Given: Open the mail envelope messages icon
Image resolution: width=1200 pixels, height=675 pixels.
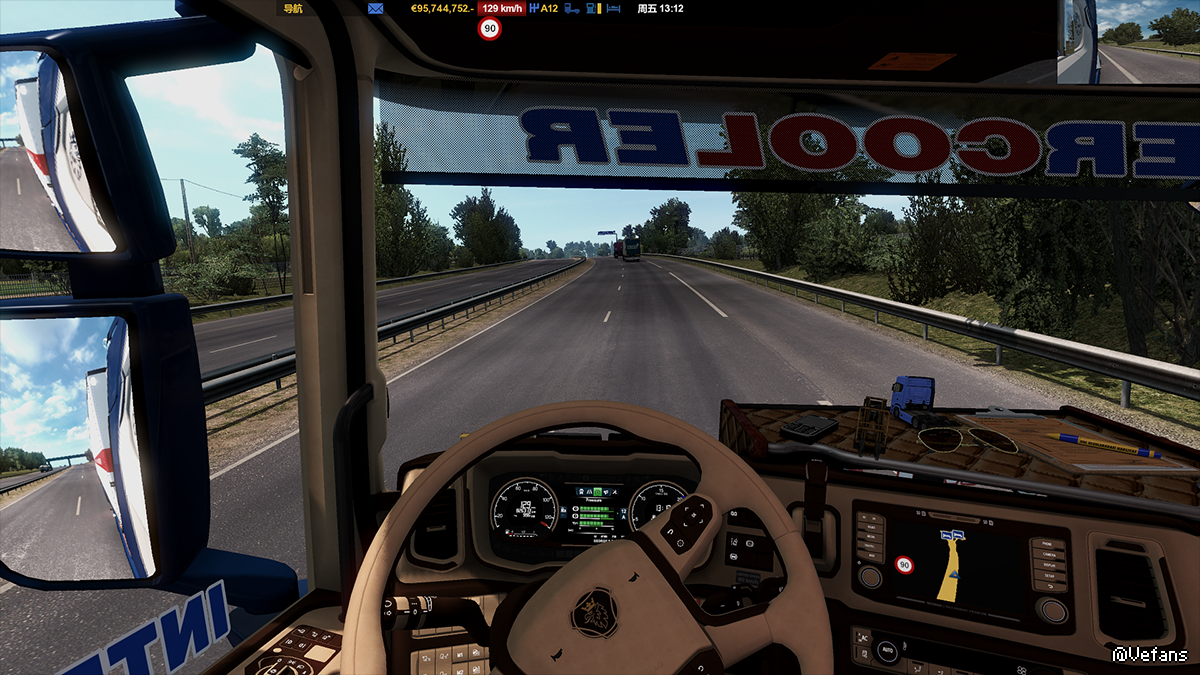Looking at the screenshot, I should click(x=376, y=8).
